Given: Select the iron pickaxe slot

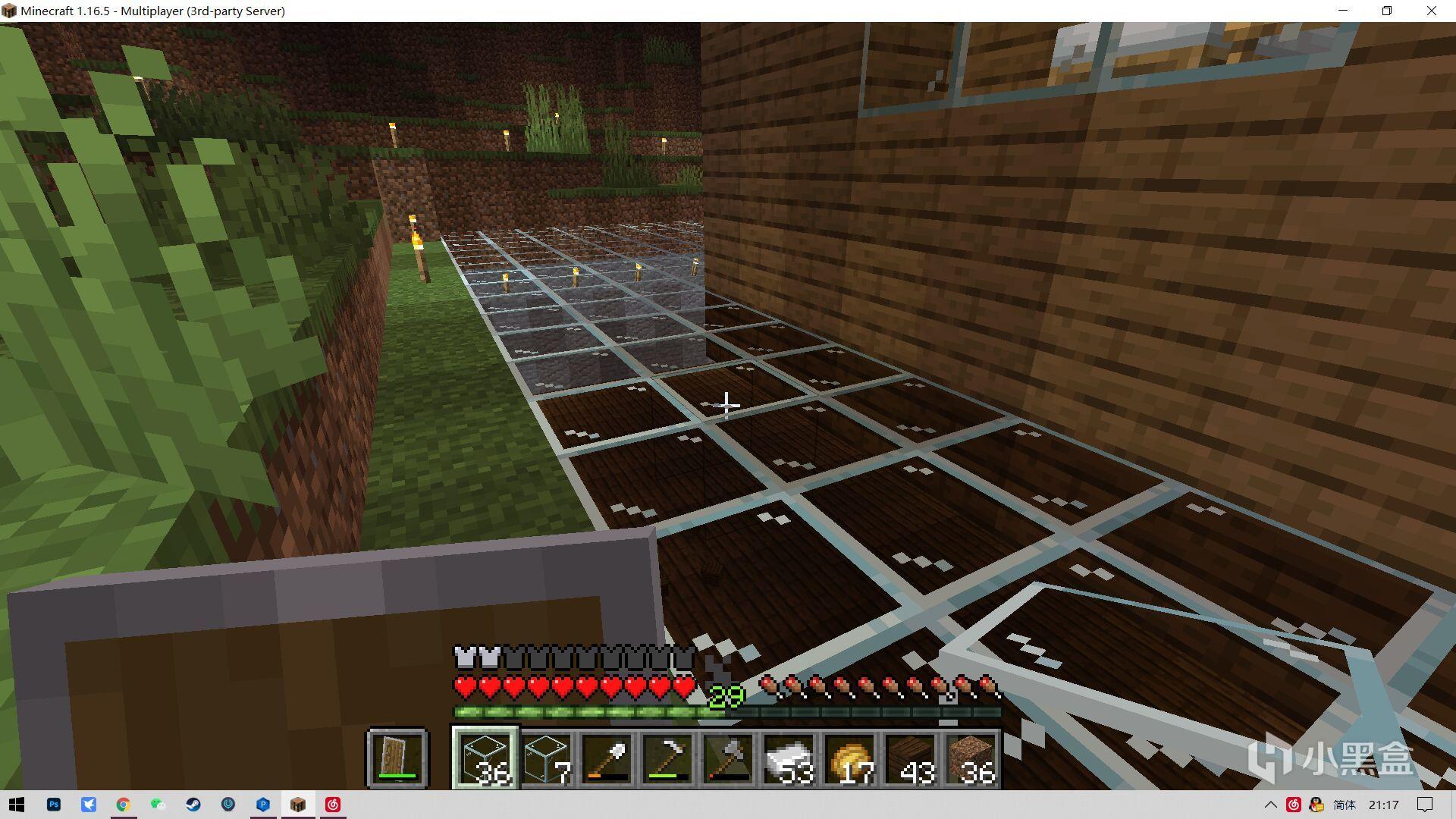Looking at the screenshot, I should coord(667,758).
